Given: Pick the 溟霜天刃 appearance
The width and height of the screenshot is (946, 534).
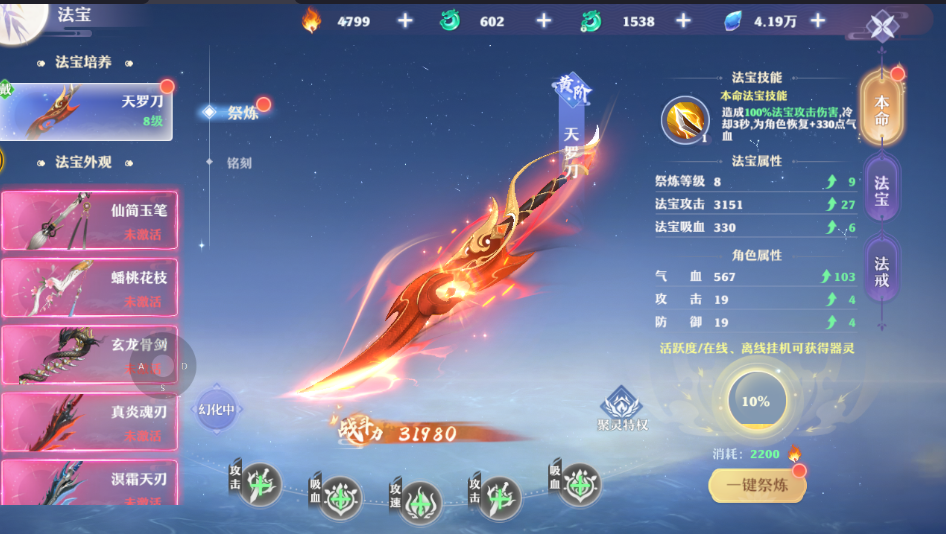Looking at the screenshot, I should tap(89, 481).
